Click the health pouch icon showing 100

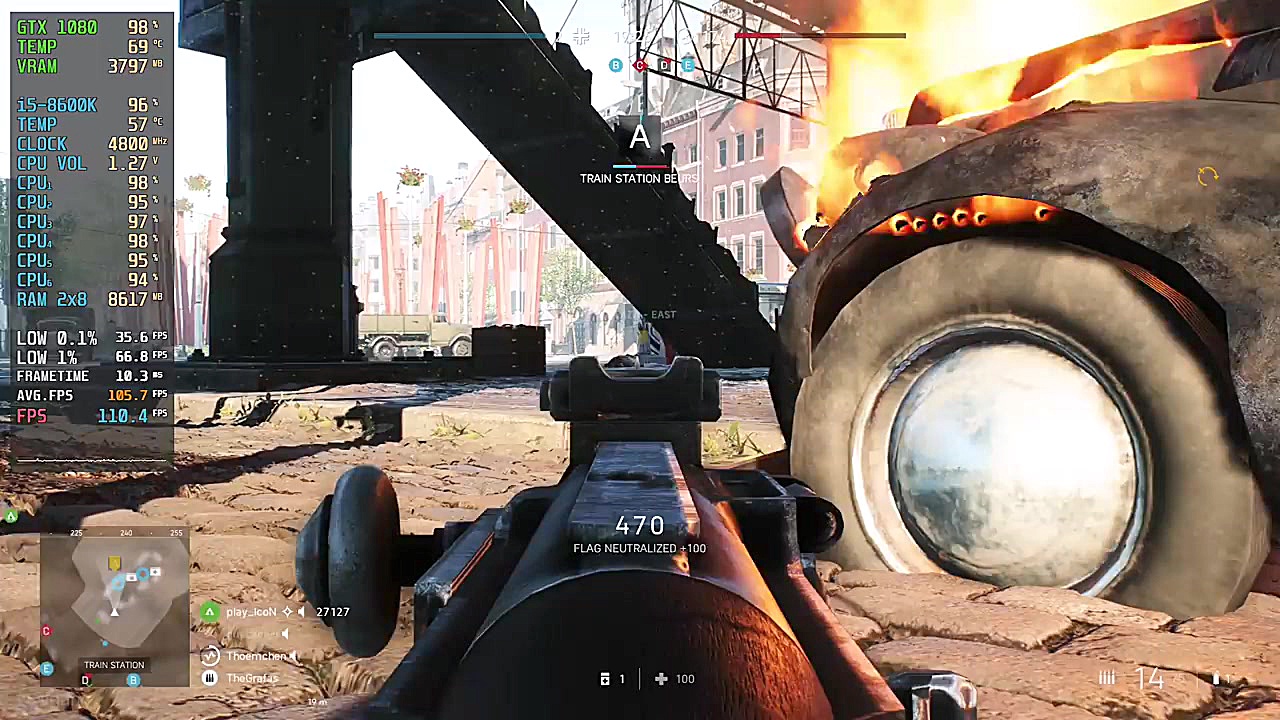[x=661, y=679]
